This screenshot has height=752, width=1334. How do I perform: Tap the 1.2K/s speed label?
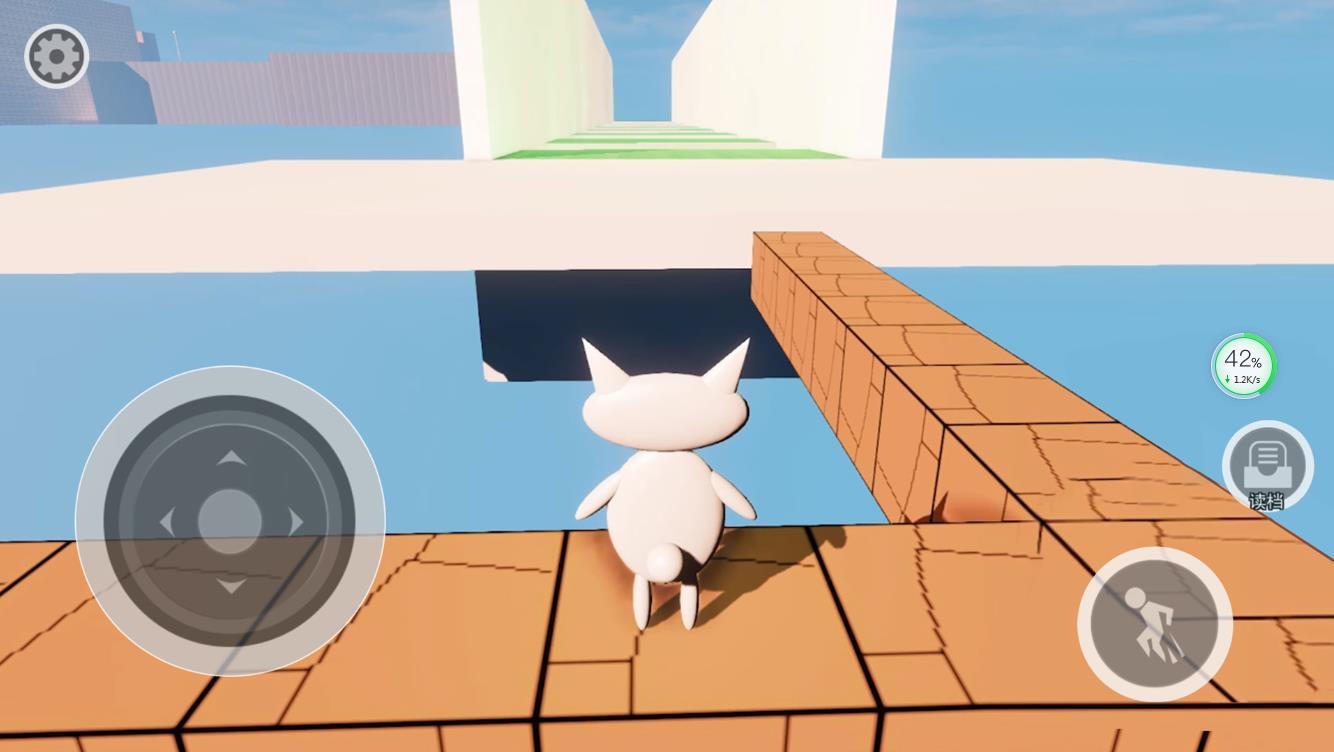click(x=1245, y=380)
